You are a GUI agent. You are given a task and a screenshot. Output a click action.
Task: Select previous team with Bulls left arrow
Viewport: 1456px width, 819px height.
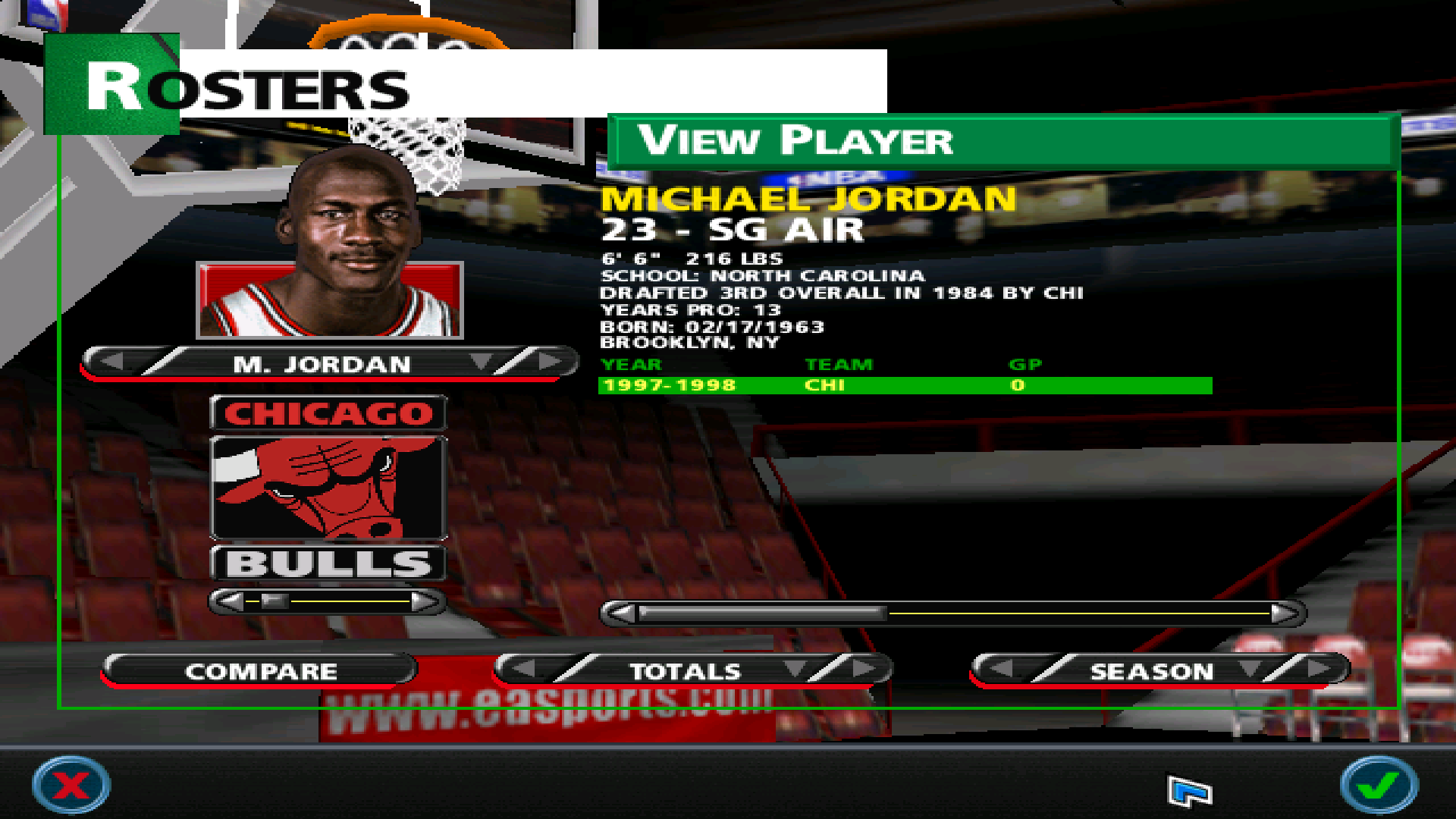point(231,602)
